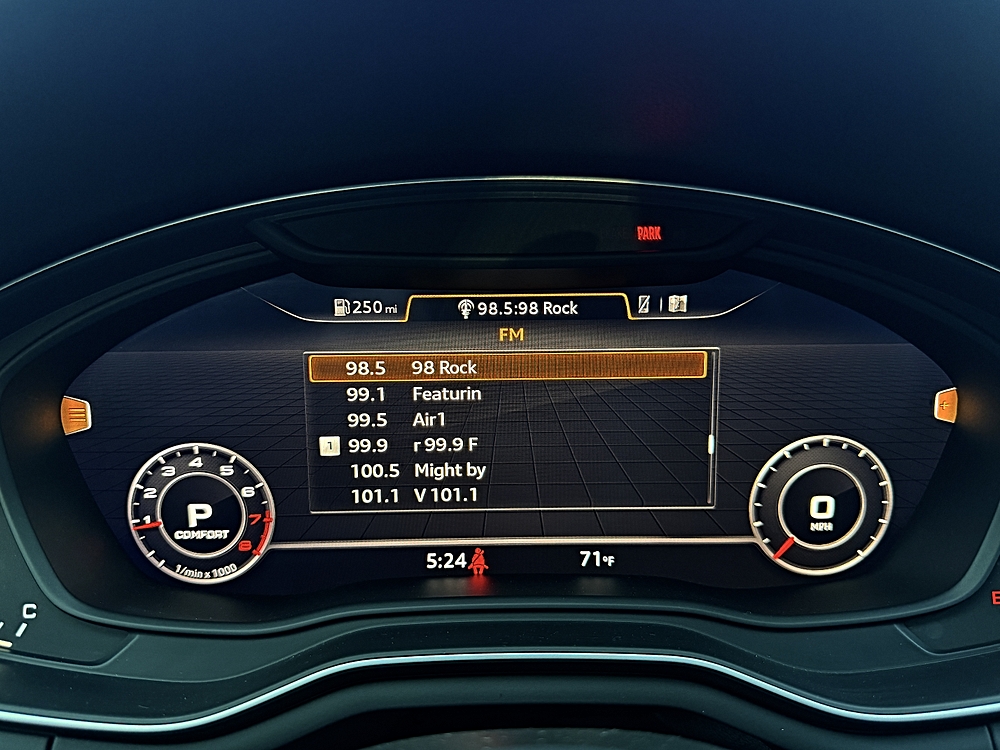Open the orange left-side menu button
Image resolution: width=1000 pixels, height=750 pixels.
click(x=76, y=413)
